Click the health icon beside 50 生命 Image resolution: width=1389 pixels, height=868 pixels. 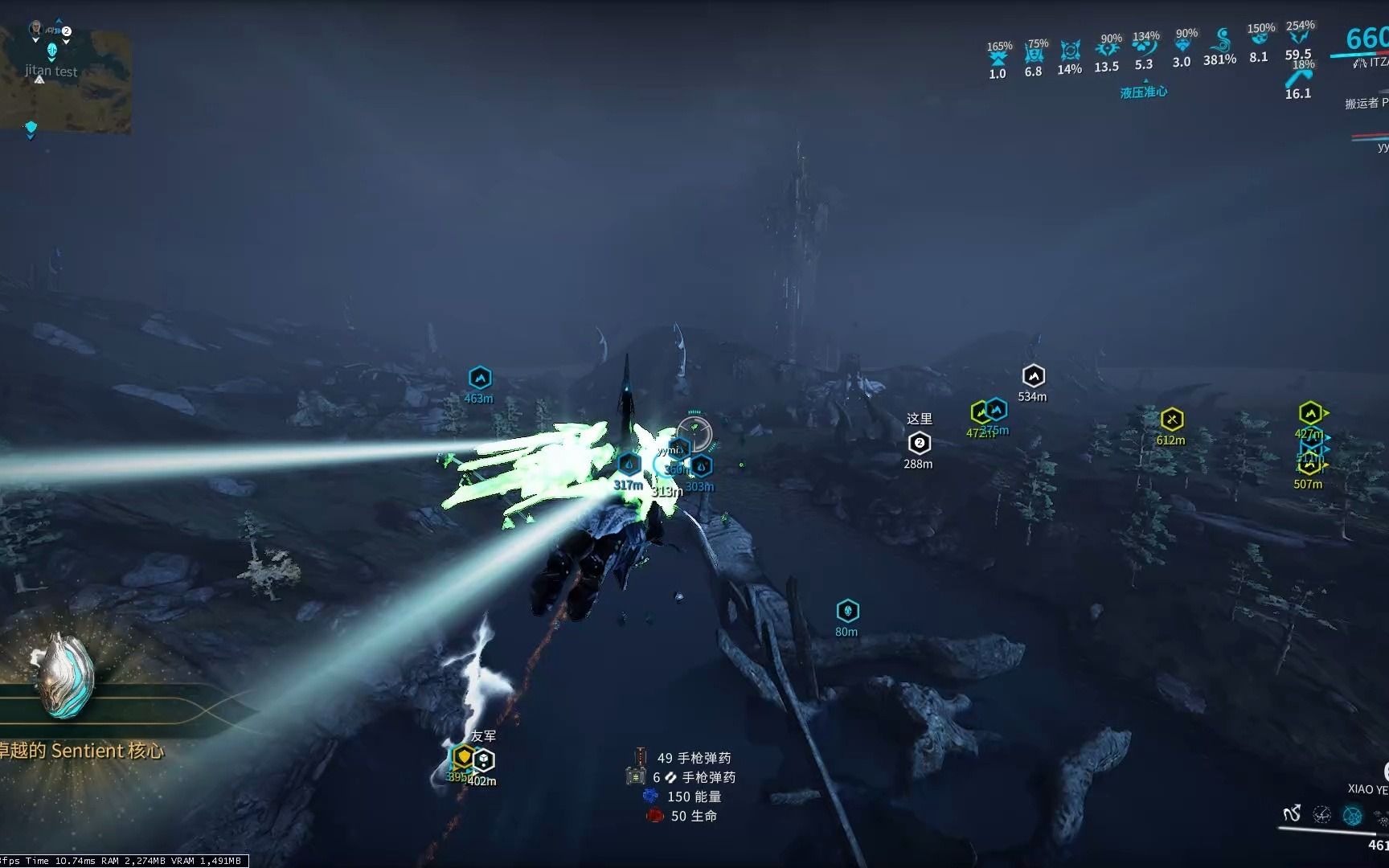(x=655, y=816)
